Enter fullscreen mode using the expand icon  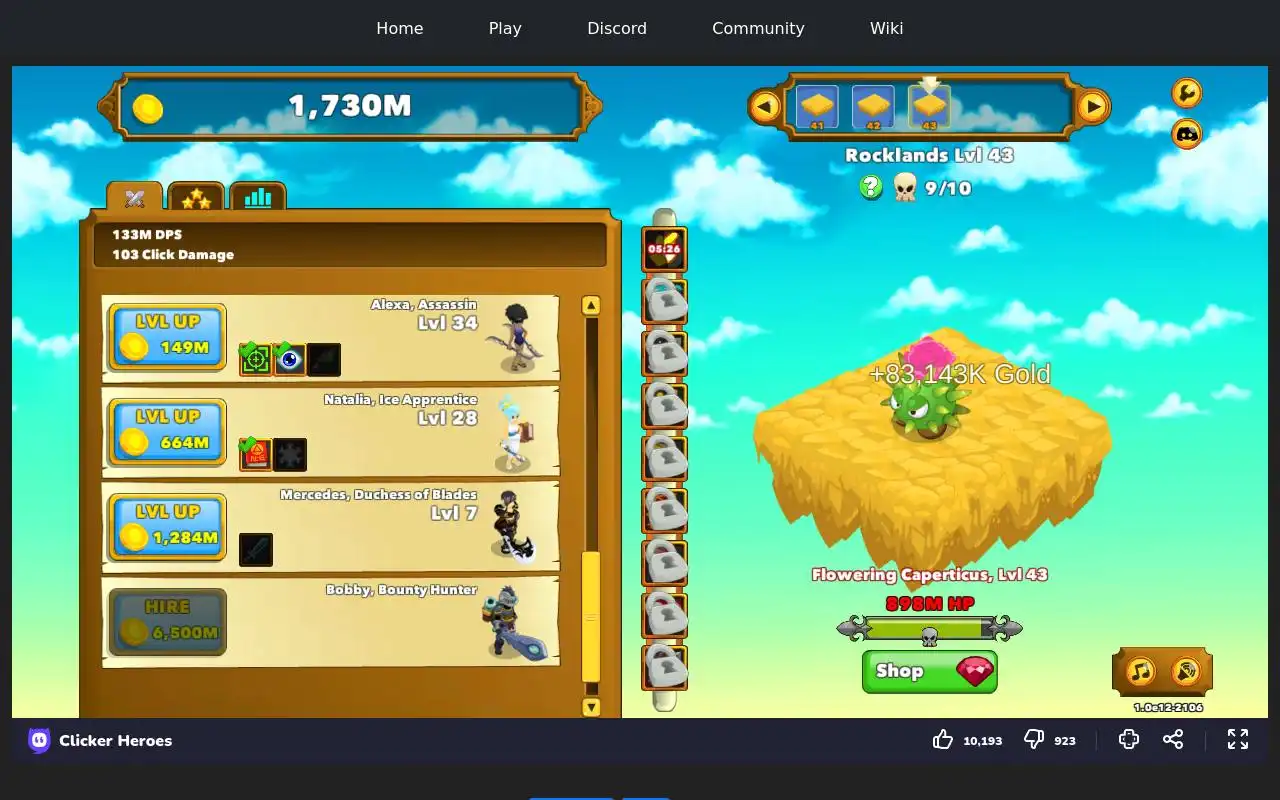(x=1238, y=739)
